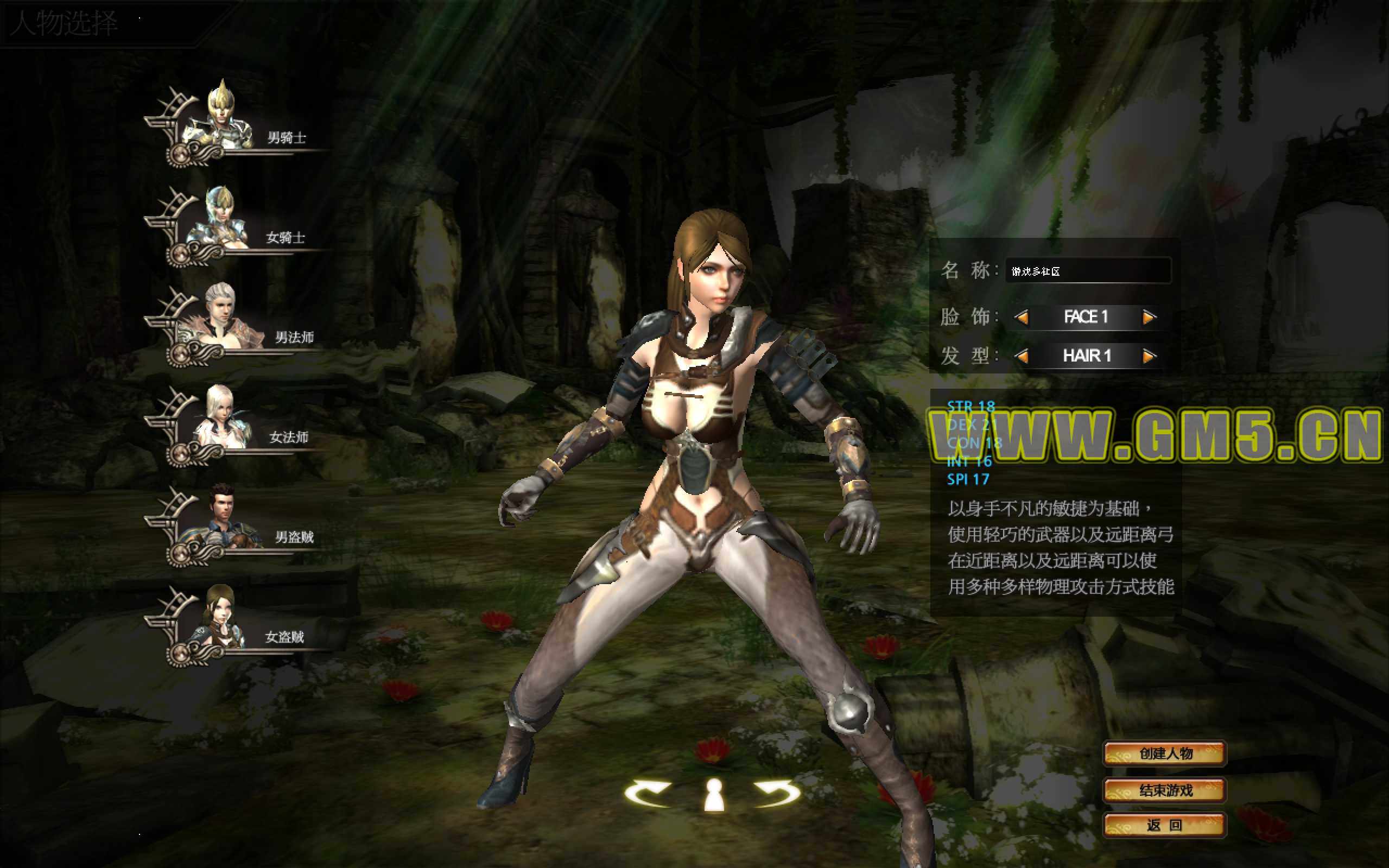Screen dimensions: 1389x868
Task: Go back with the 返回 button
Action: pyautogui.click(x=1165, y=826)
